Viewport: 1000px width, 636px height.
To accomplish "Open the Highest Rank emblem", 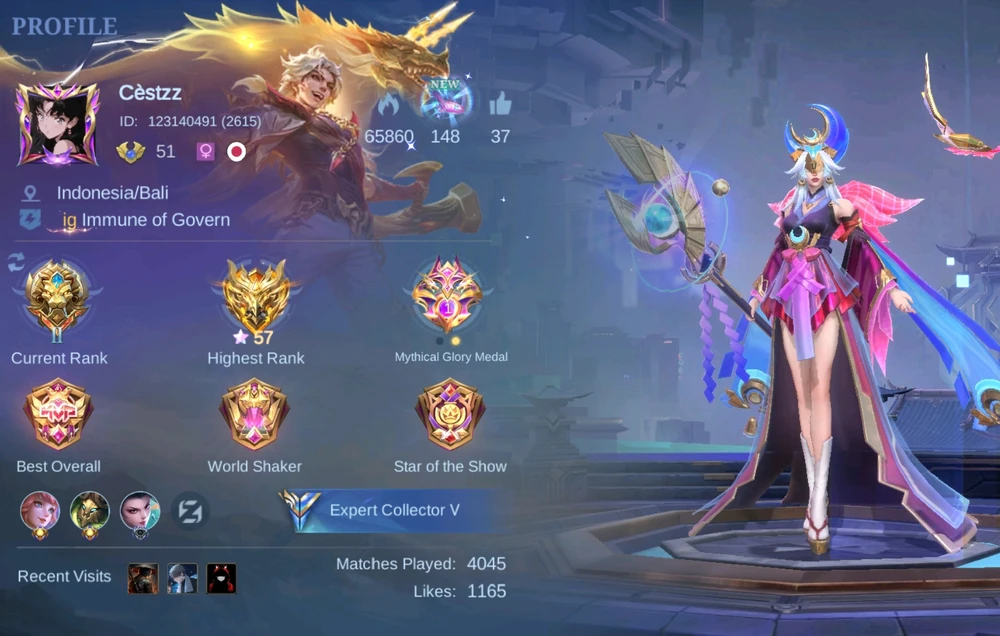I will click(255, 293).
